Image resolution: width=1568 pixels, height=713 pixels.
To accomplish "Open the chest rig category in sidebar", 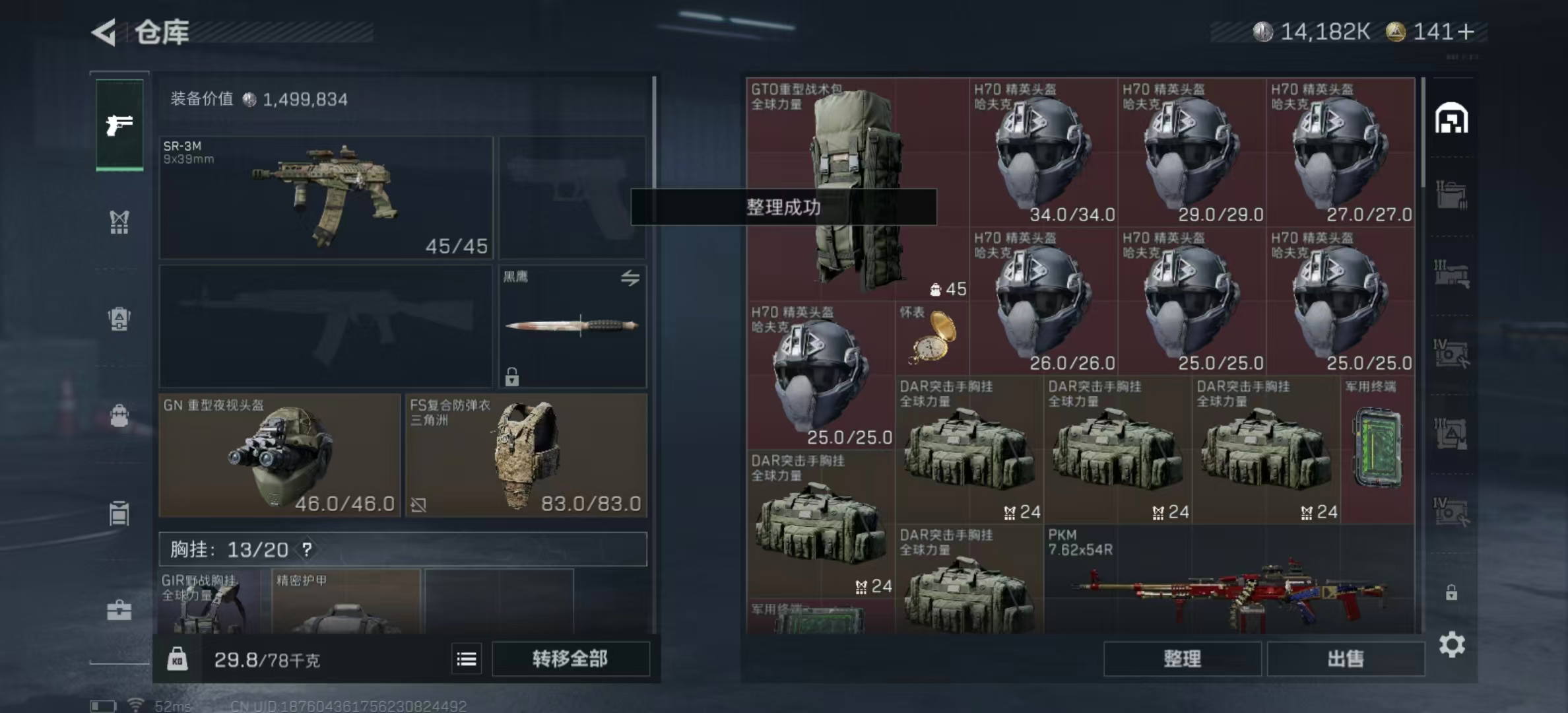I will 119,222.
